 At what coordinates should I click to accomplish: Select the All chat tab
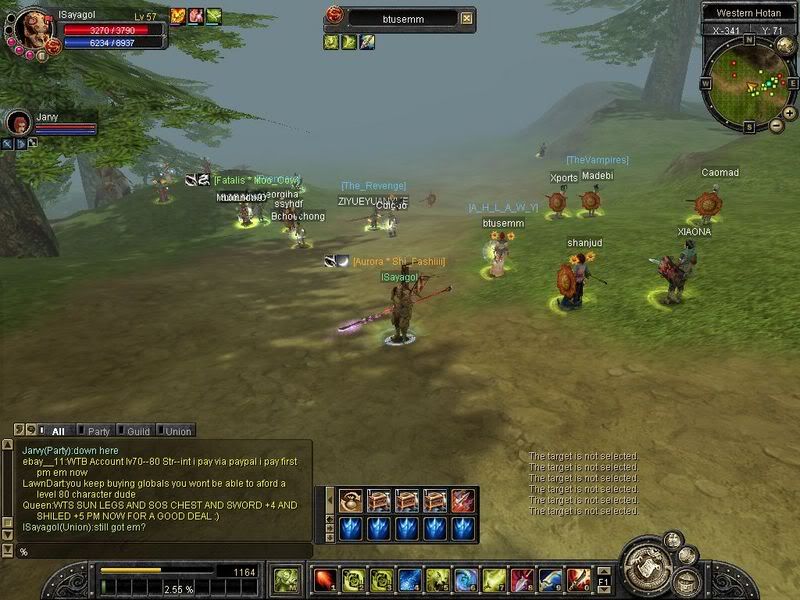coord(57,431)
